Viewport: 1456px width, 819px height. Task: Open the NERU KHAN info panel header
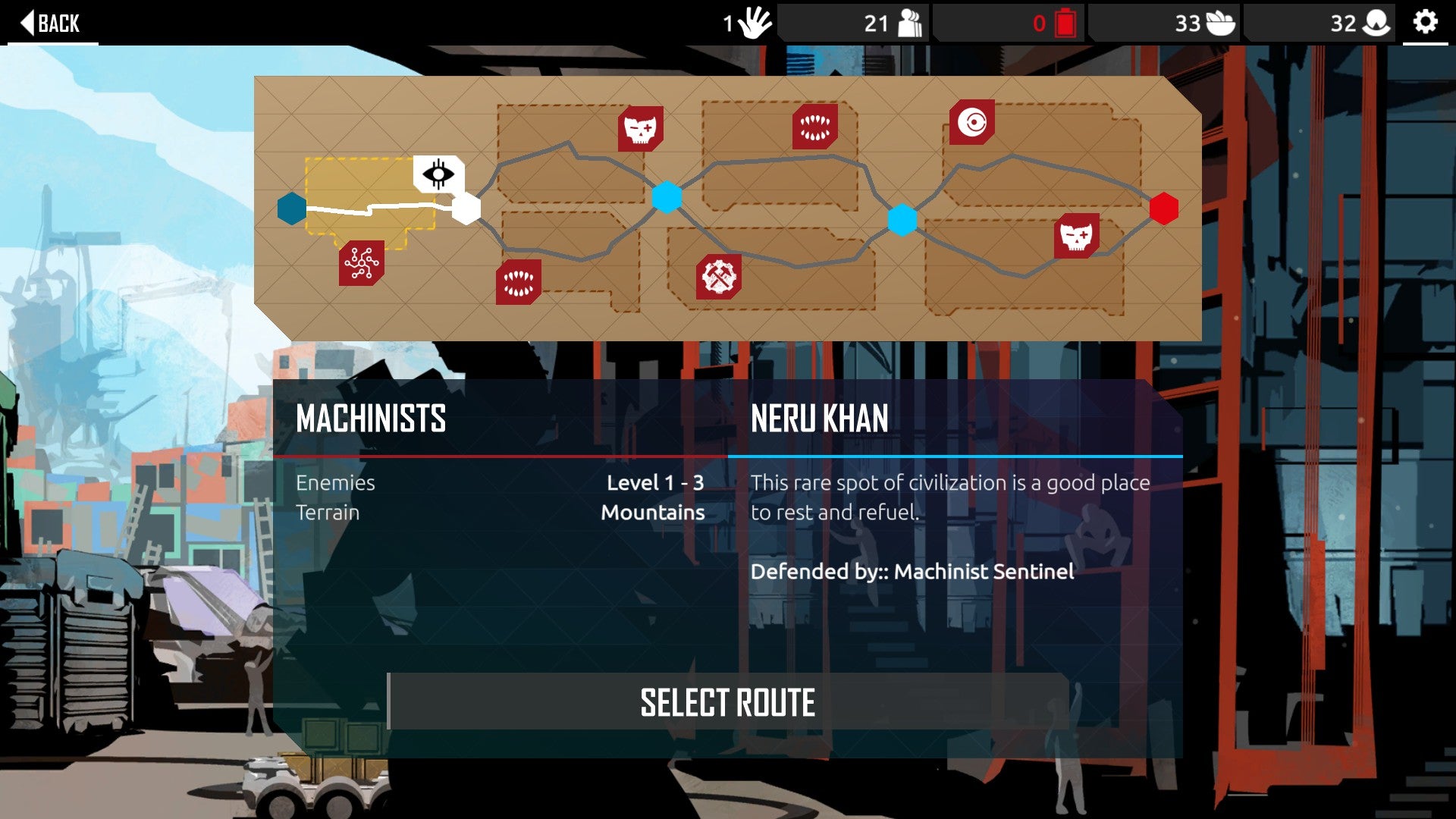[x=819, y=419]
